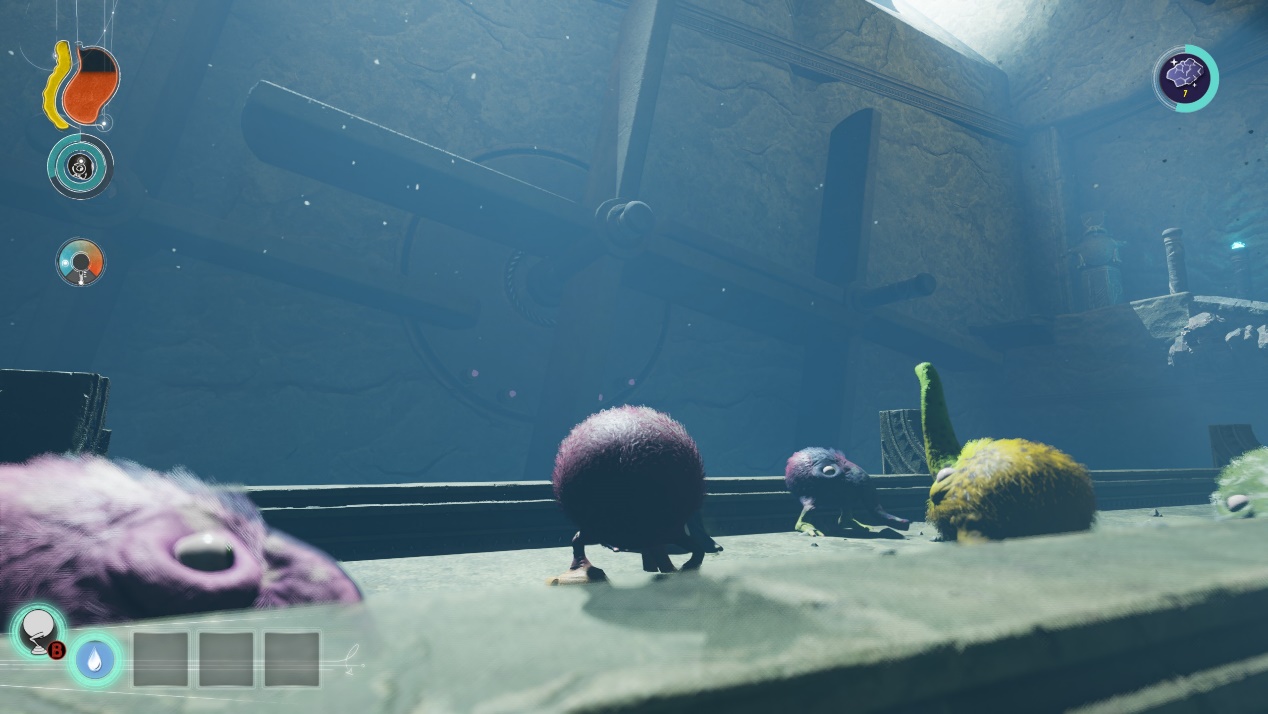Image resolution: width=1268 pixels, height=714 pixels.
Task: Open the purple crystal ore counter icon
Action: [1185, 78]
